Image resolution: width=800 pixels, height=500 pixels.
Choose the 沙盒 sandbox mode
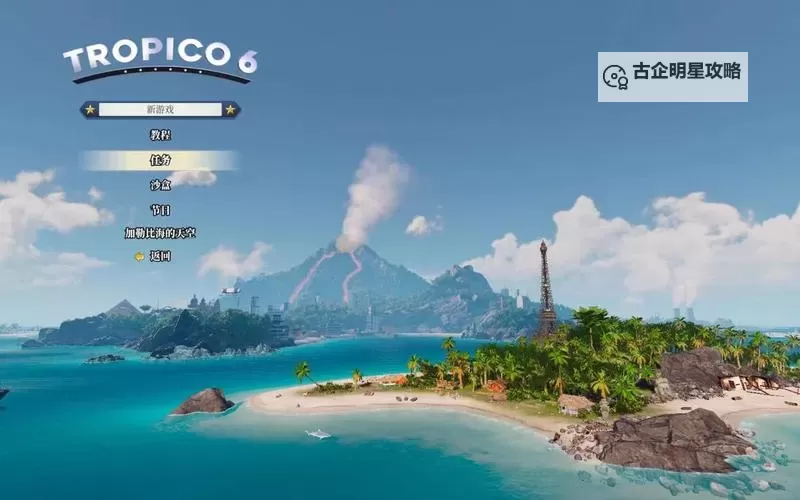coord(160,185)
